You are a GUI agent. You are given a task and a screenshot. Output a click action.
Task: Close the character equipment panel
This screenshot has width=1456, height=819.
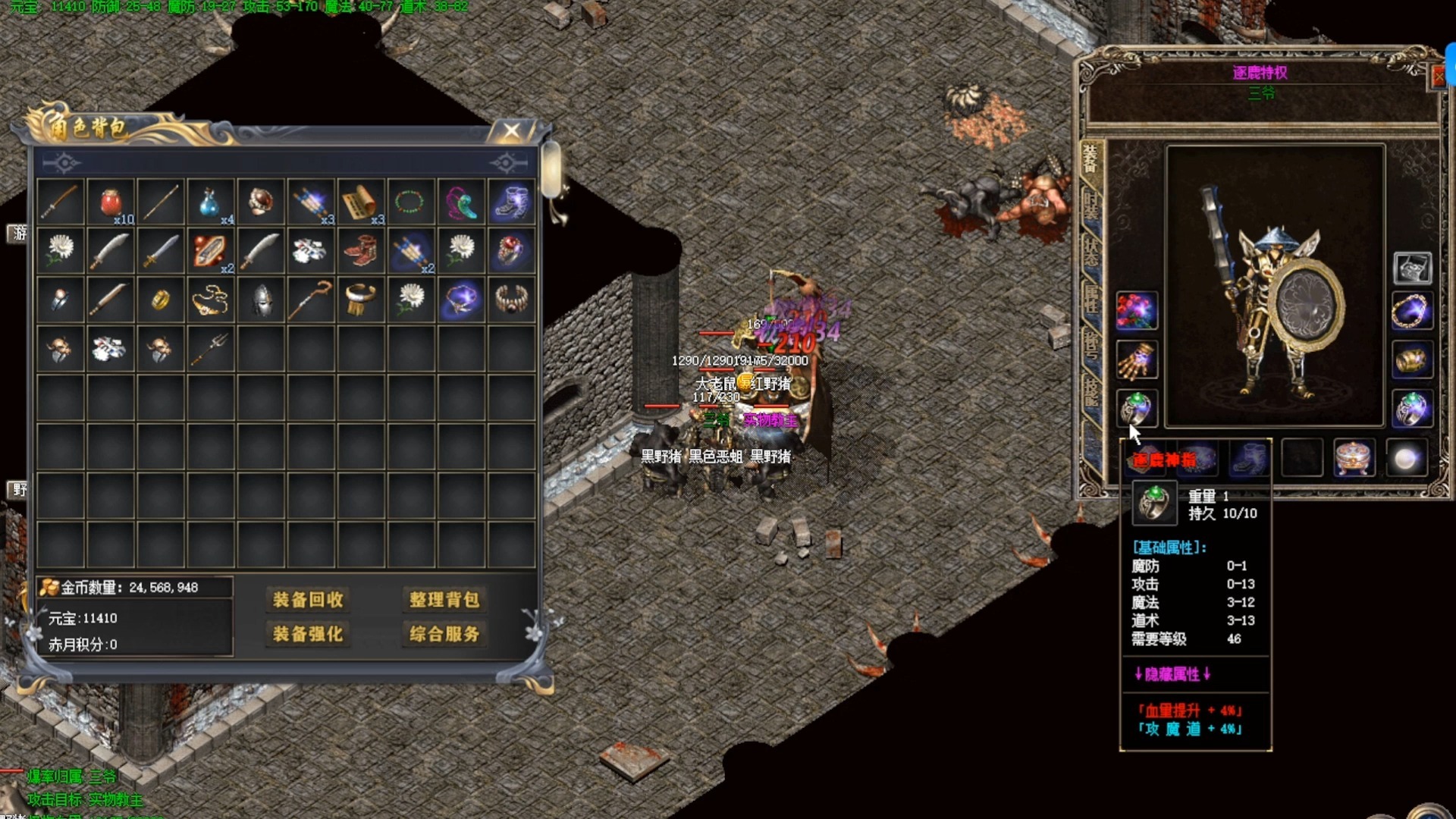1439,77
